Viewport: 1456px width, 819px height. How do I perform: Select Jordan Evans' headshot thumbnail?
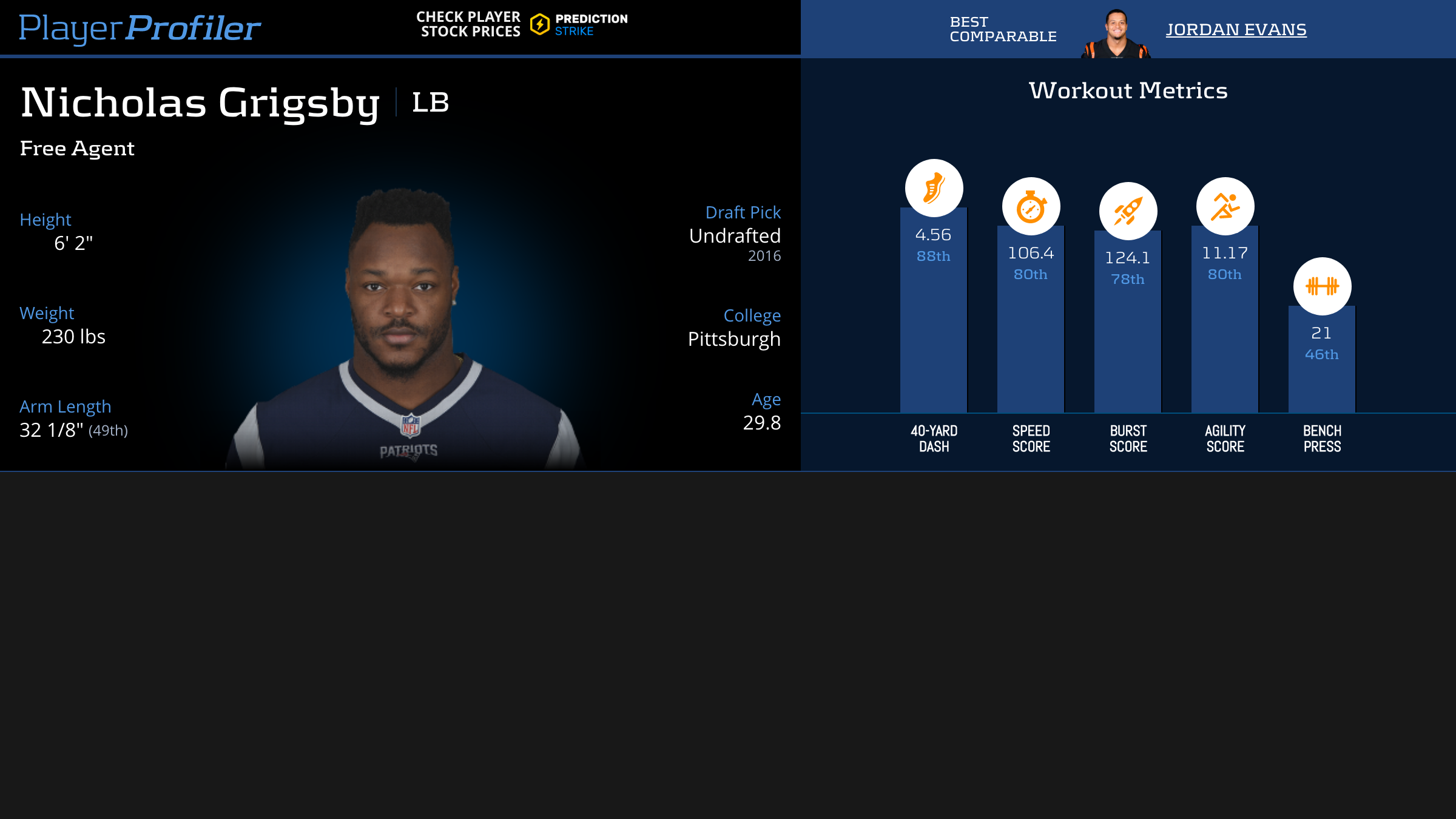(1116, 34)
